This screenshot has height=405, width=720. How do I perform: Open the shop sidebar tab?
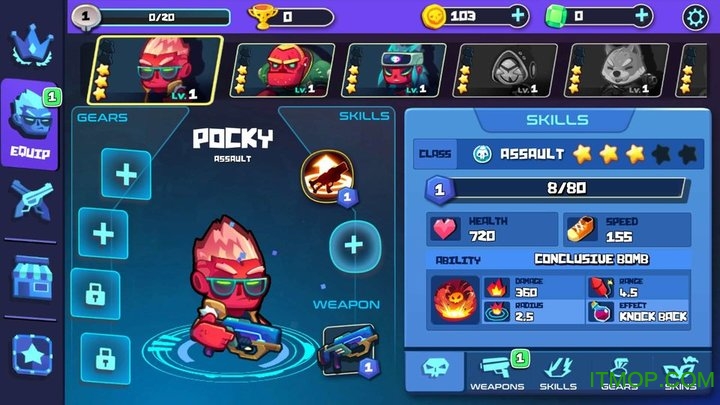tap(30, 275)
